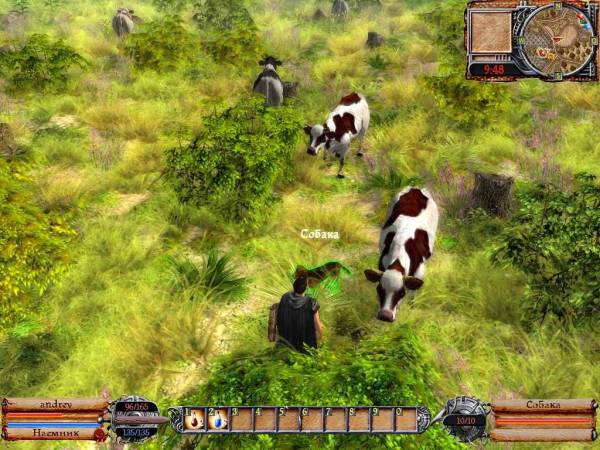Use the blue potion in hotbar slot 2

(218, 420)
